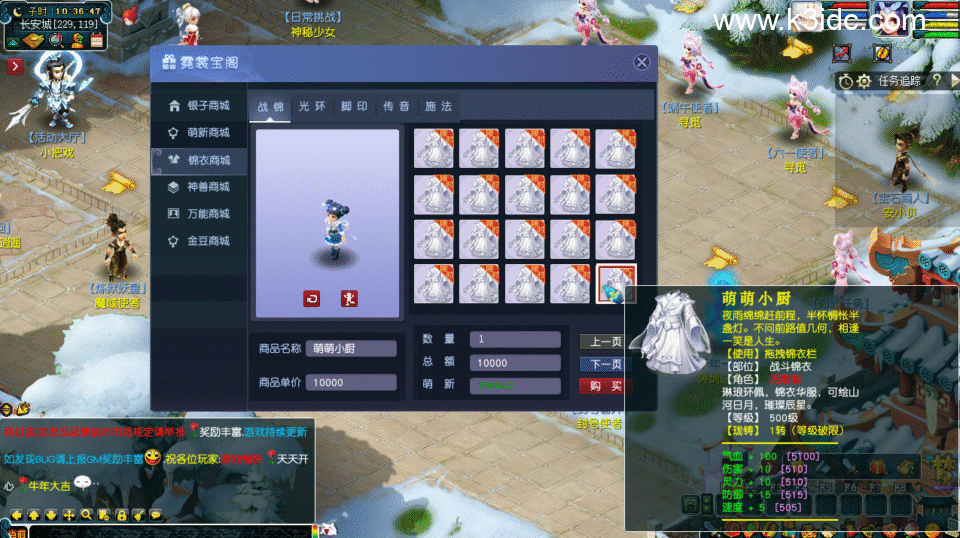Lock the chat window with padlock icon

click(121, 515)
